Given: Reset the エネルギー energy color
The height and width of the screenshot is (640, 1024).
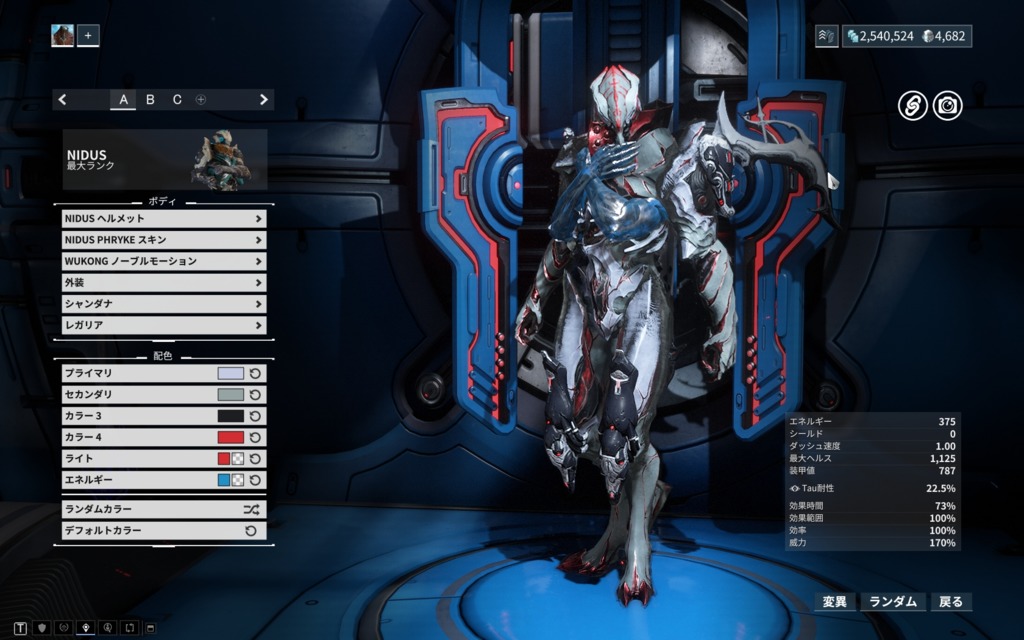Looking at the screenshot, I should pyautogui.click(x=255, y=480).
